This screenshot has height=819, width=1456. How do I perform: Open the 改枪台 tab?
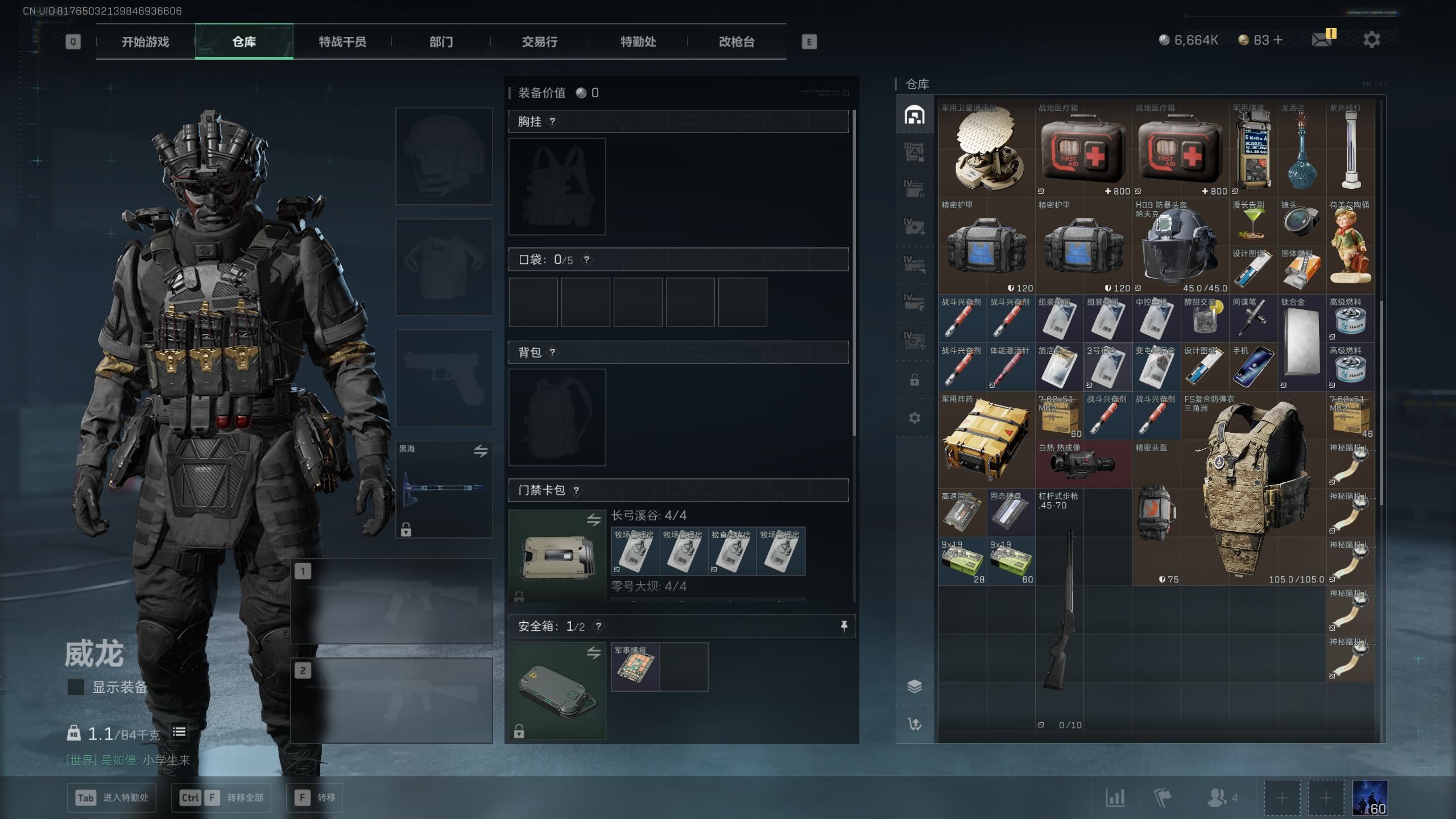(736, 42)
